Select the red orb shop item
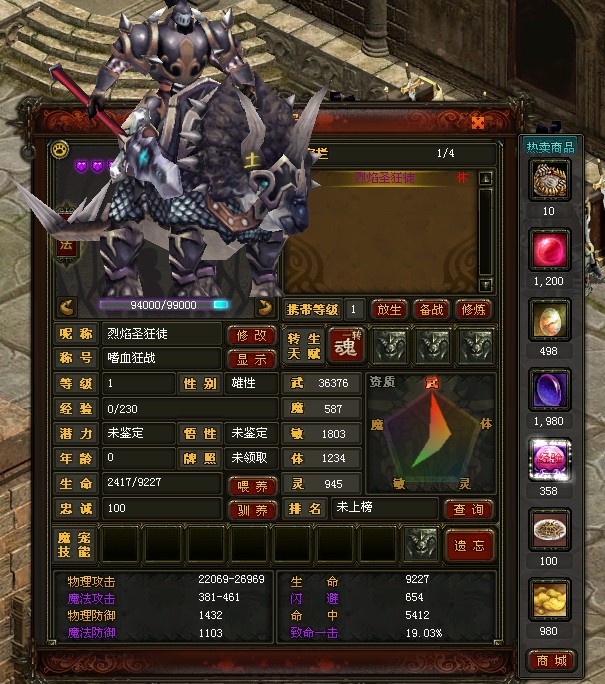 point(550,250)
